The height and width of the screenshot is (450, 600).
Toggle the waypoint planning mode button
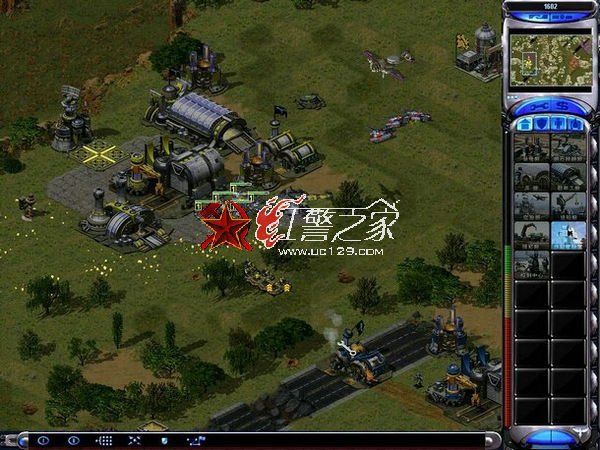195,440
